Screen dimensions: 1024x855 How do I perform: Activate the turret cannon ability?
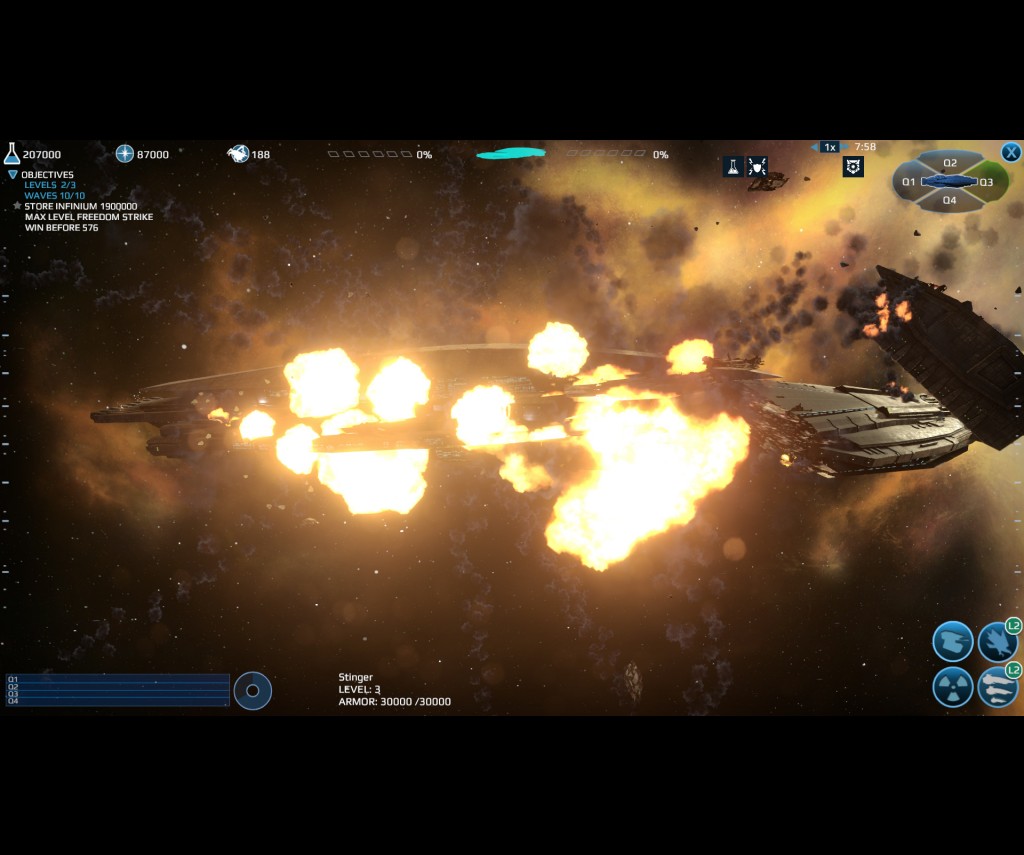click(952, 641)
